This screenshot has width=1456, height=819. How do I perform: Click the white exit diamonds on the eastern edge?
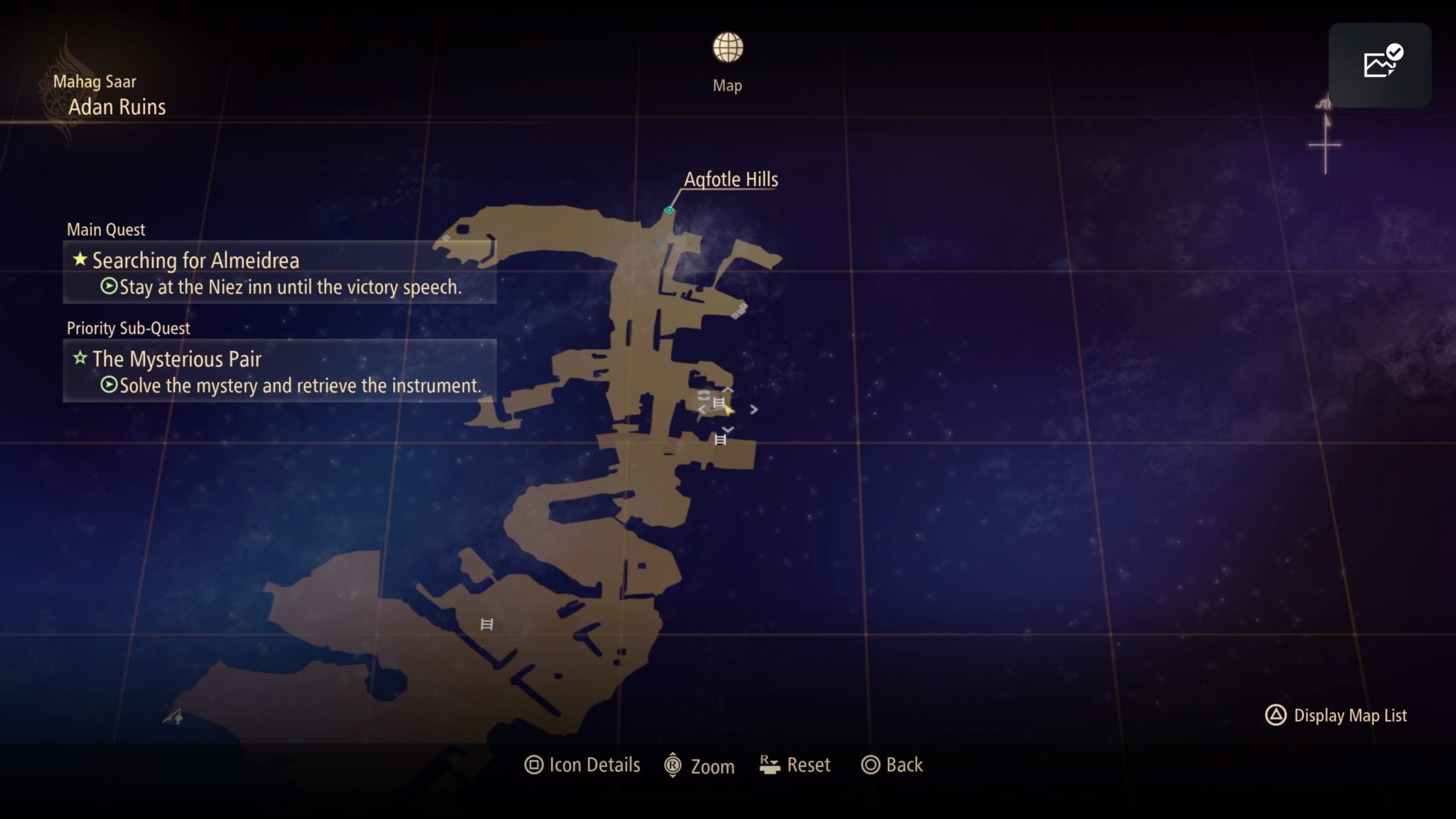click(x=739, y=309)
